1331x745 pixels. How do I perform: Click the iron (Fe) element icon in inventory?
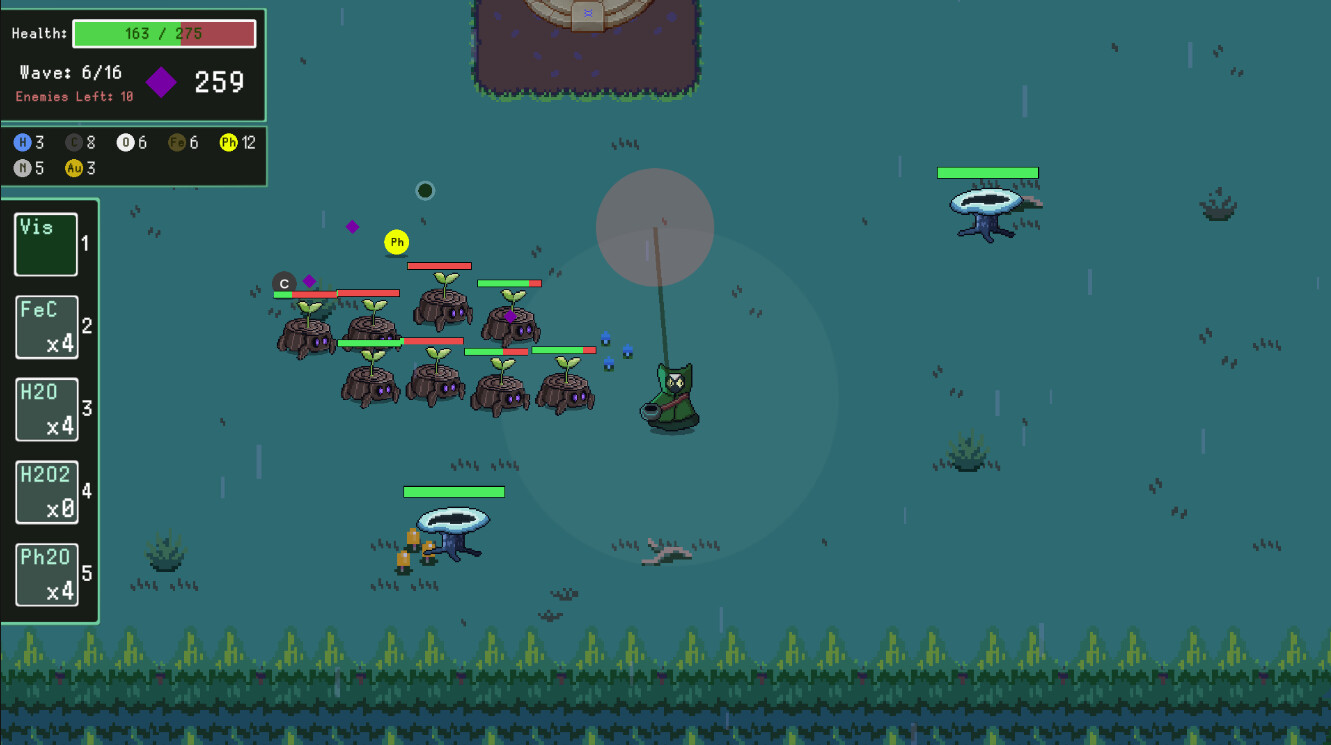179,142
